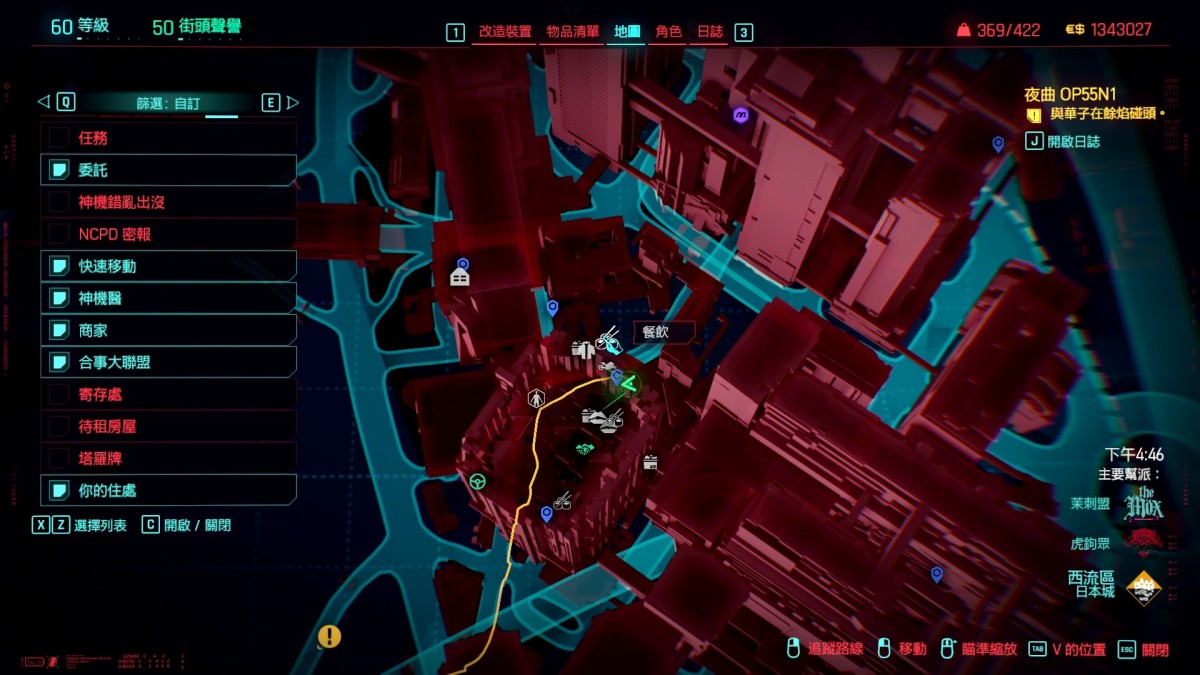Select the next filter preset arrow

point(293,102)
